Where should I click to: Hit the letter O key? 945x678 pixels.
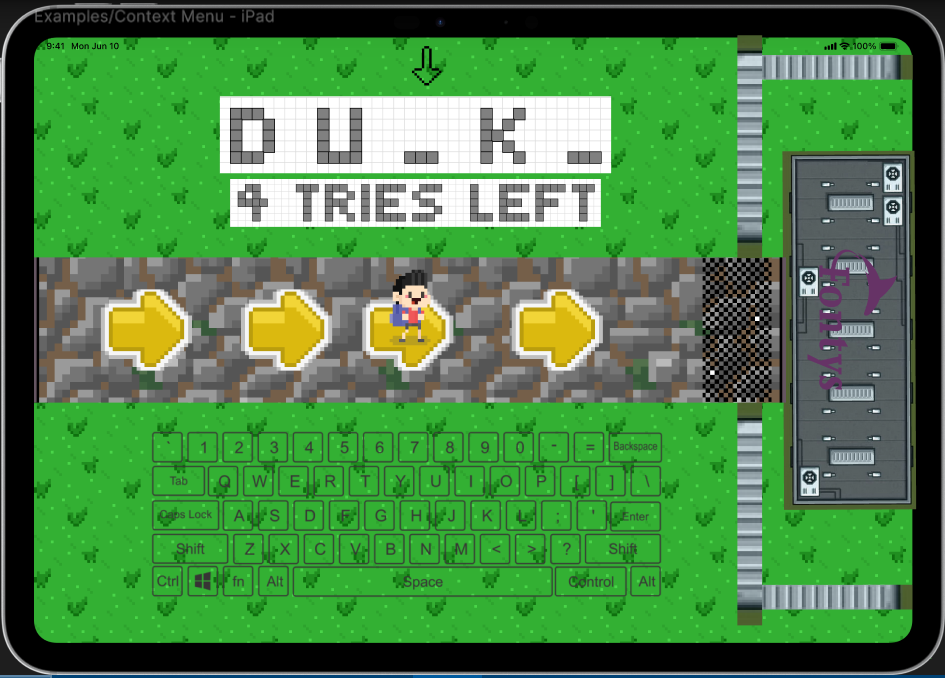tap(506, 481)
